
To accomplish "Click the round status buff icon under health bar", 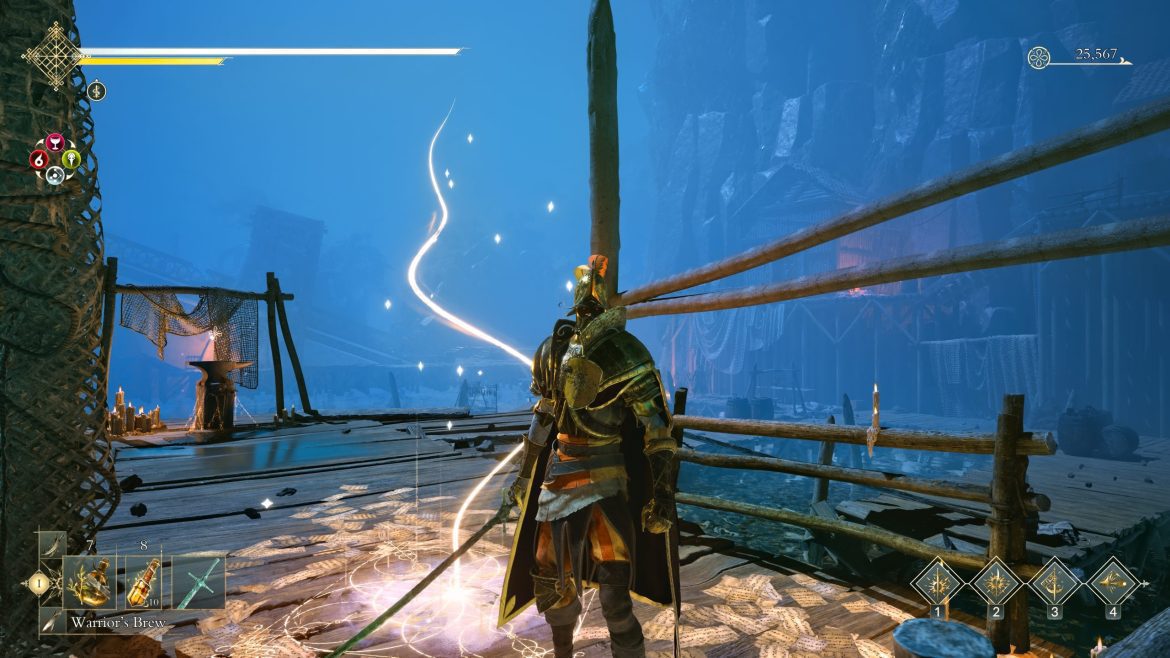I will click(x=98, y=91).
